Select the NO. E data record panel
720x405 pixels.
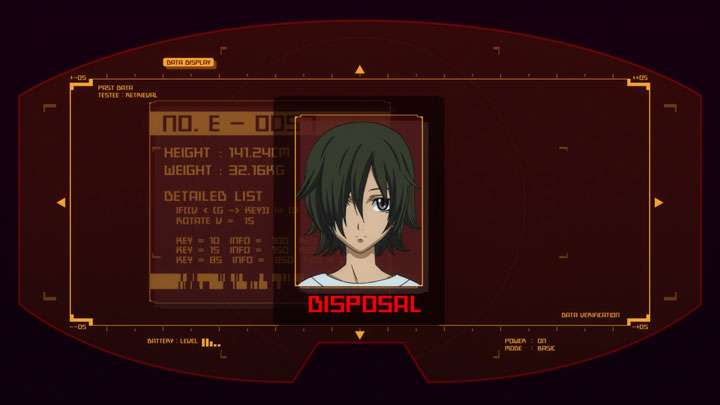215,200
